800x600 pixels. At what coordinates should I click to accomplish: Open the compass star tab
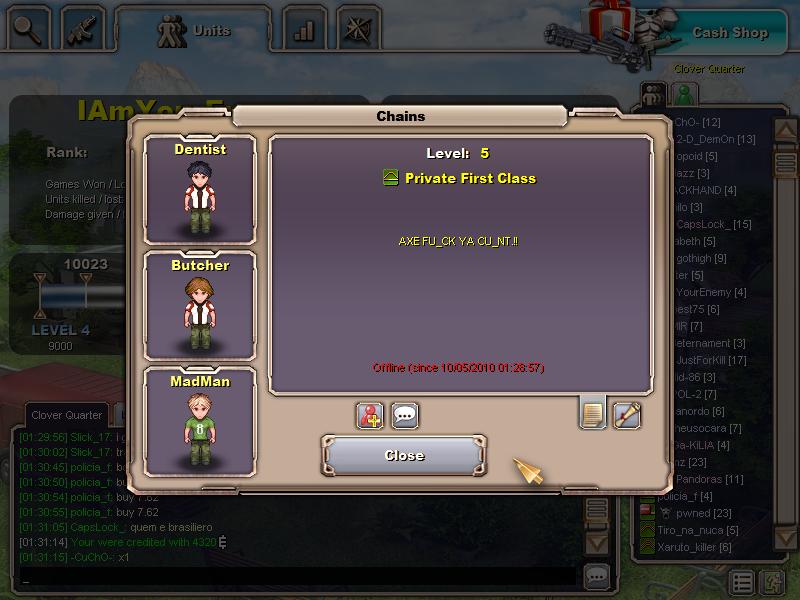[x=358, y=29]
